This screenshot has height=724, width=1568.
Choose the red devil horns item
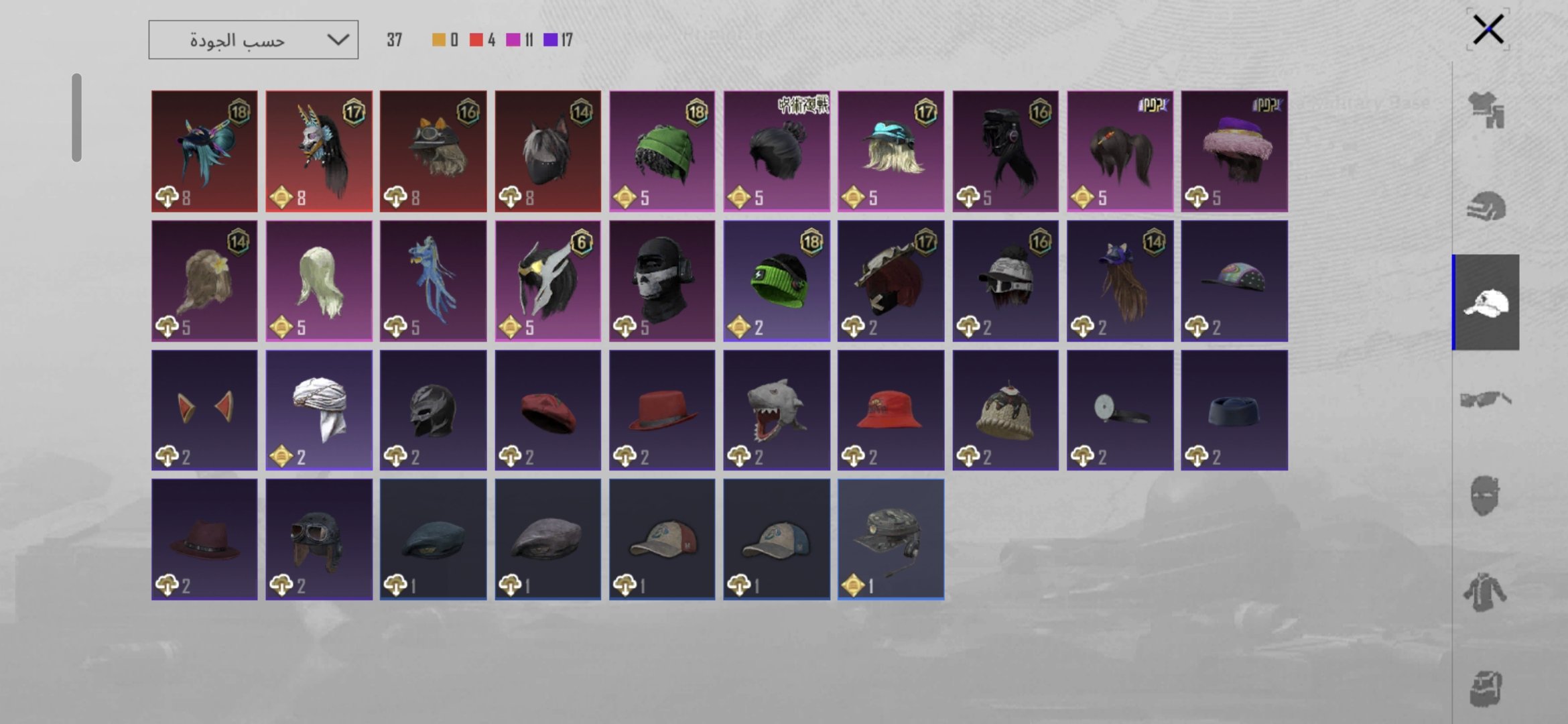(x=204, y=410)
